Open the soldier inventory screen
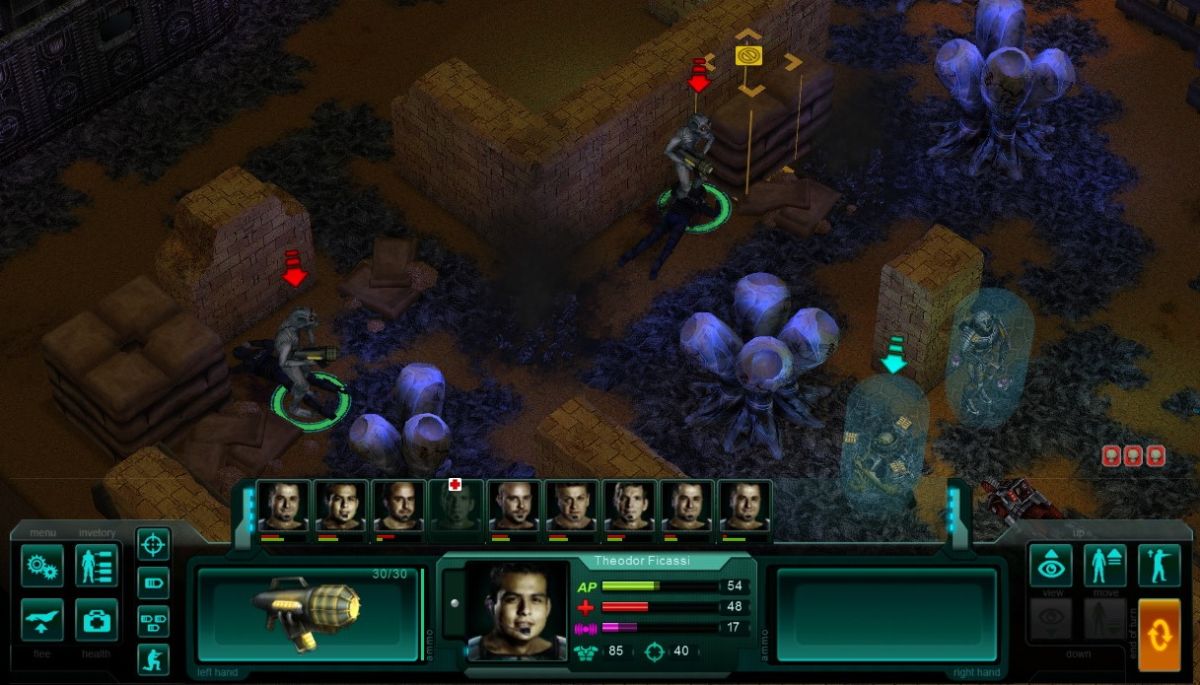 [96, 566]
